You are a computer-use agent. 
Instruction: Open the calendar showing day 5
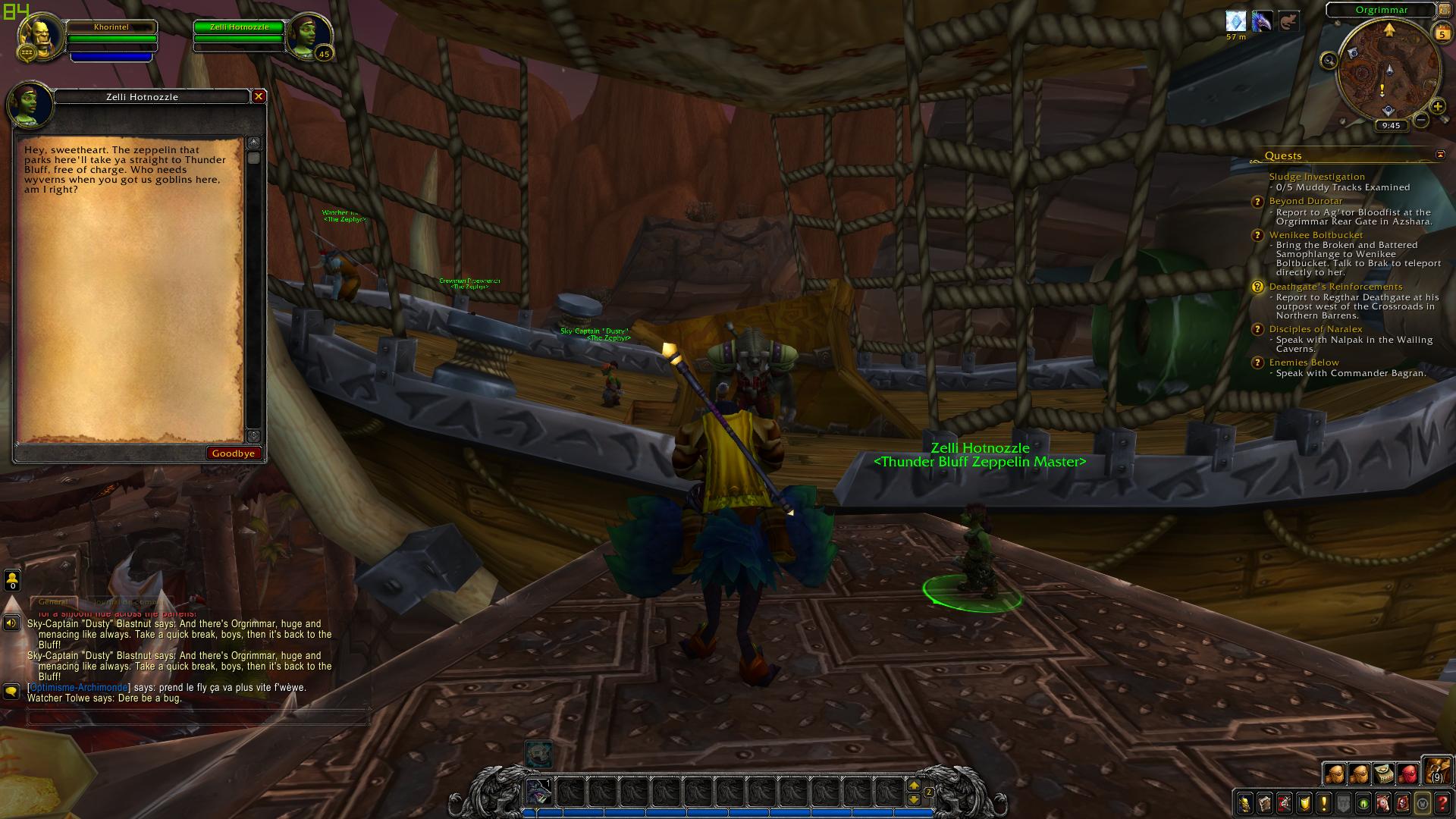click(x=1442, y=33)
